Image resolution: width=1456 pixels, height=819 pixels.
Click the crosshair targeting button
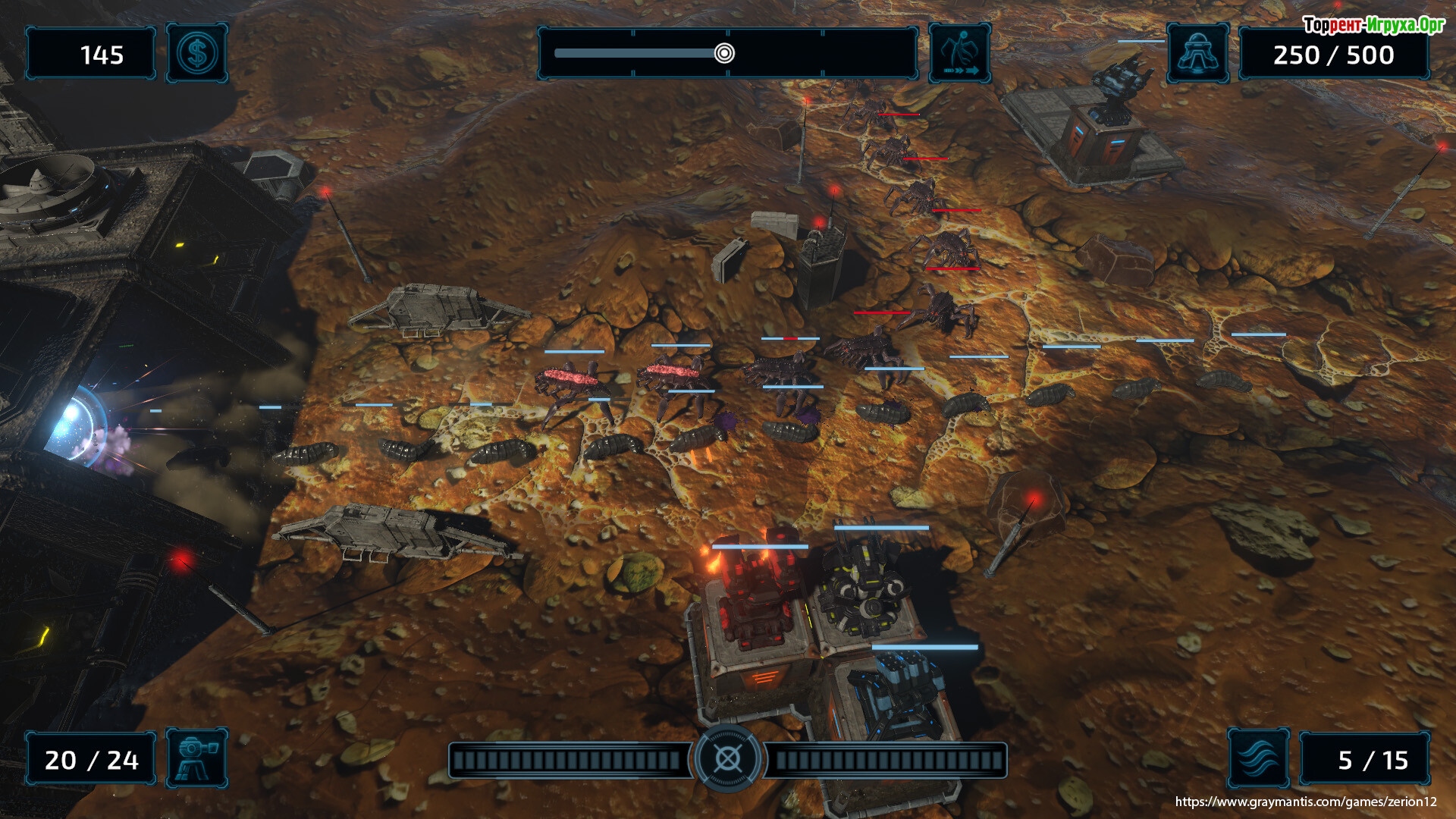[x=727, y=758]
